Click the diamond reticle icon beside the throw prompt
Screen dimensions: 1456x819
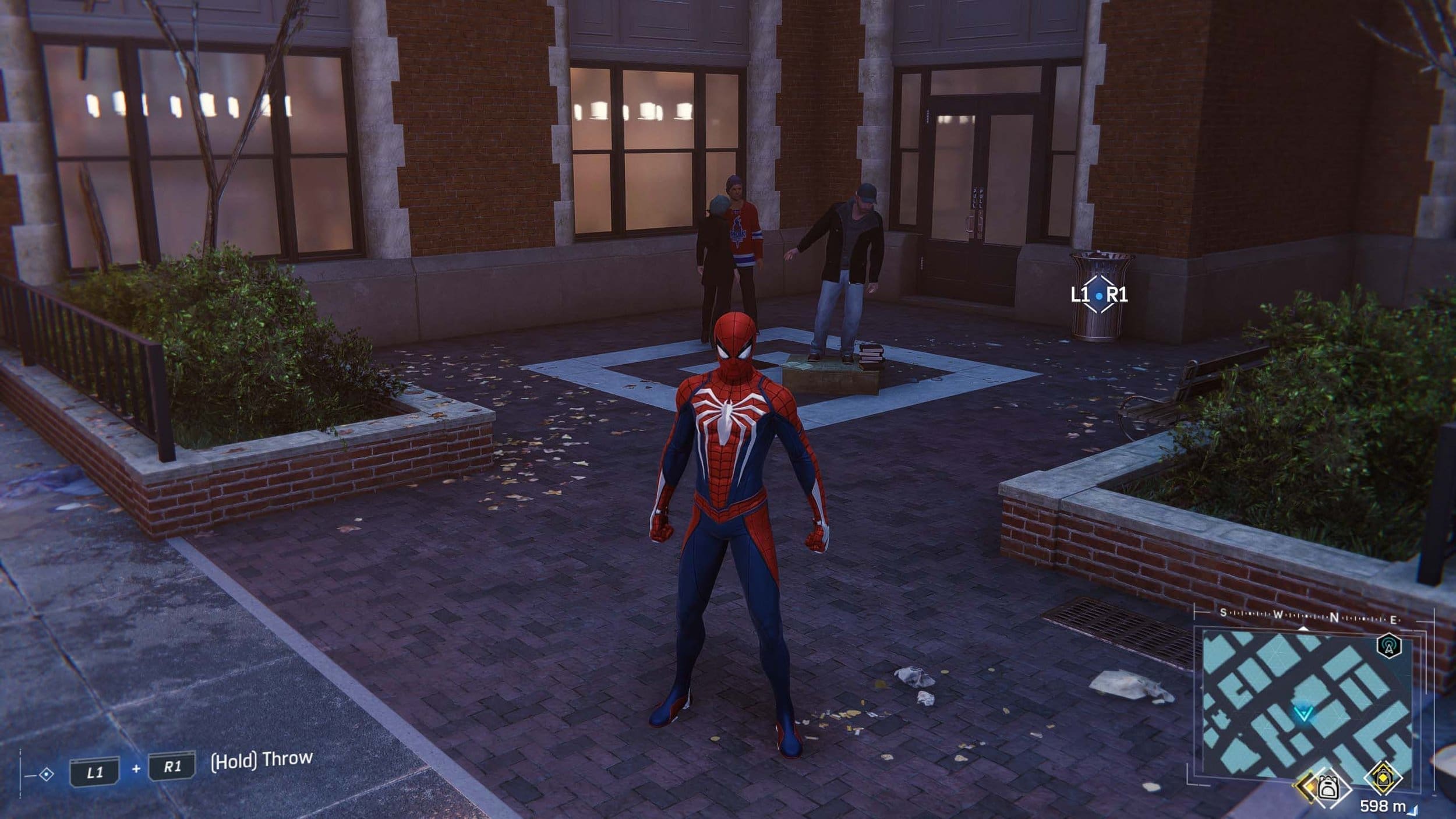click(x=47, y=775)
